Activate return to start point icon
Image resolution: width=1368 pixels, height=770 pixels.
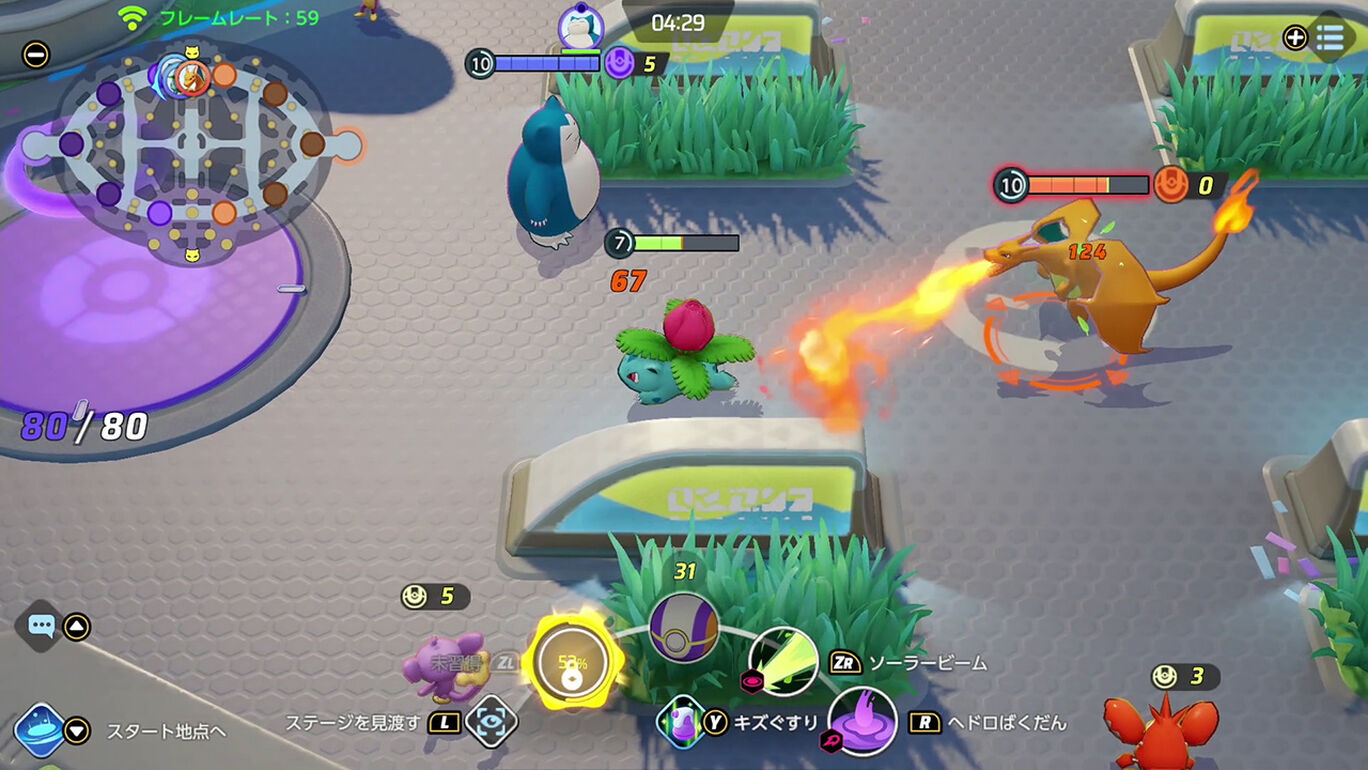[x=39, y=730]
